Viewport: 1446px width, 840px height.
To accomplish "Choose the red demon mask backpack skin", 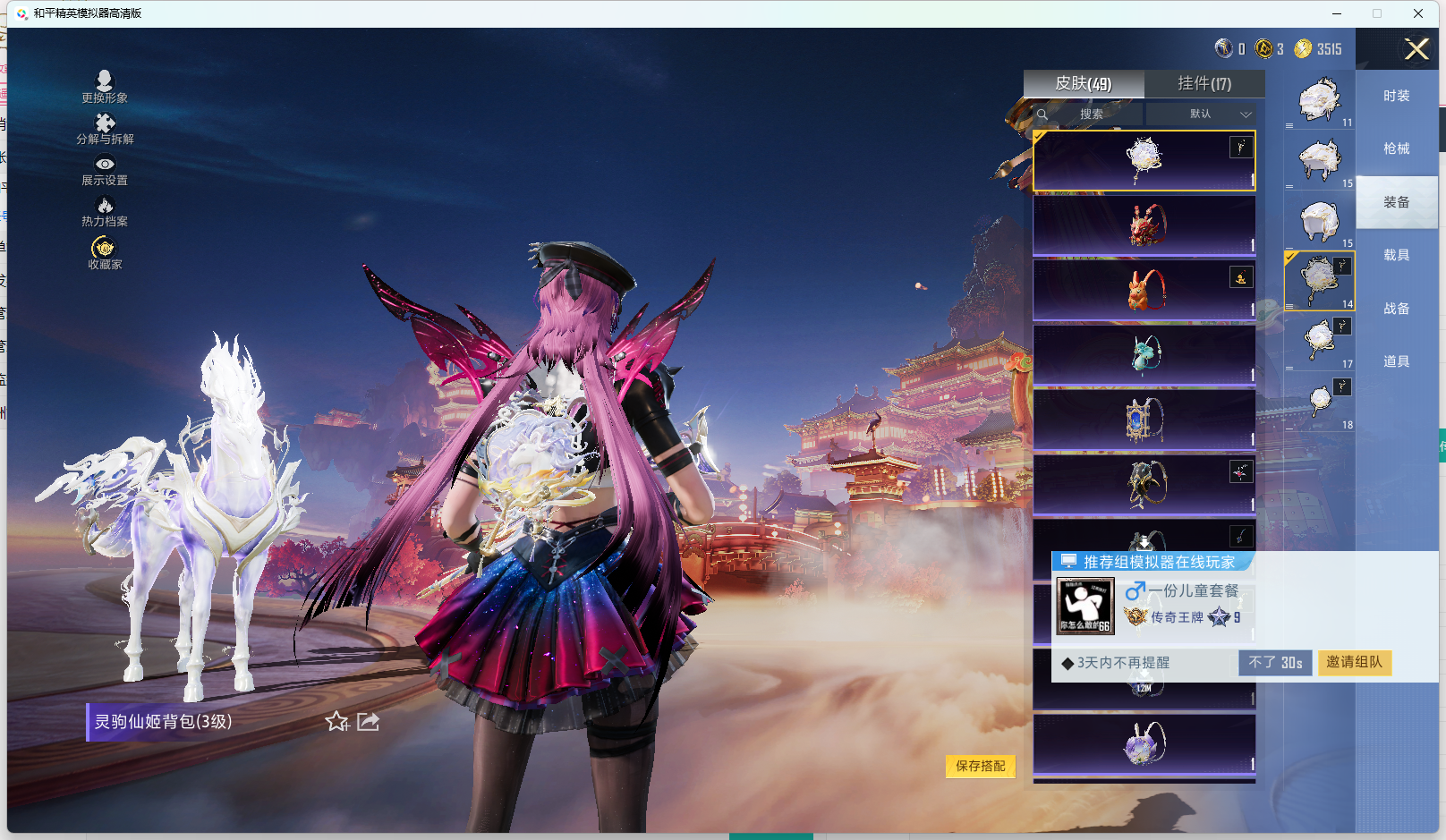I will pos(1144,225).
